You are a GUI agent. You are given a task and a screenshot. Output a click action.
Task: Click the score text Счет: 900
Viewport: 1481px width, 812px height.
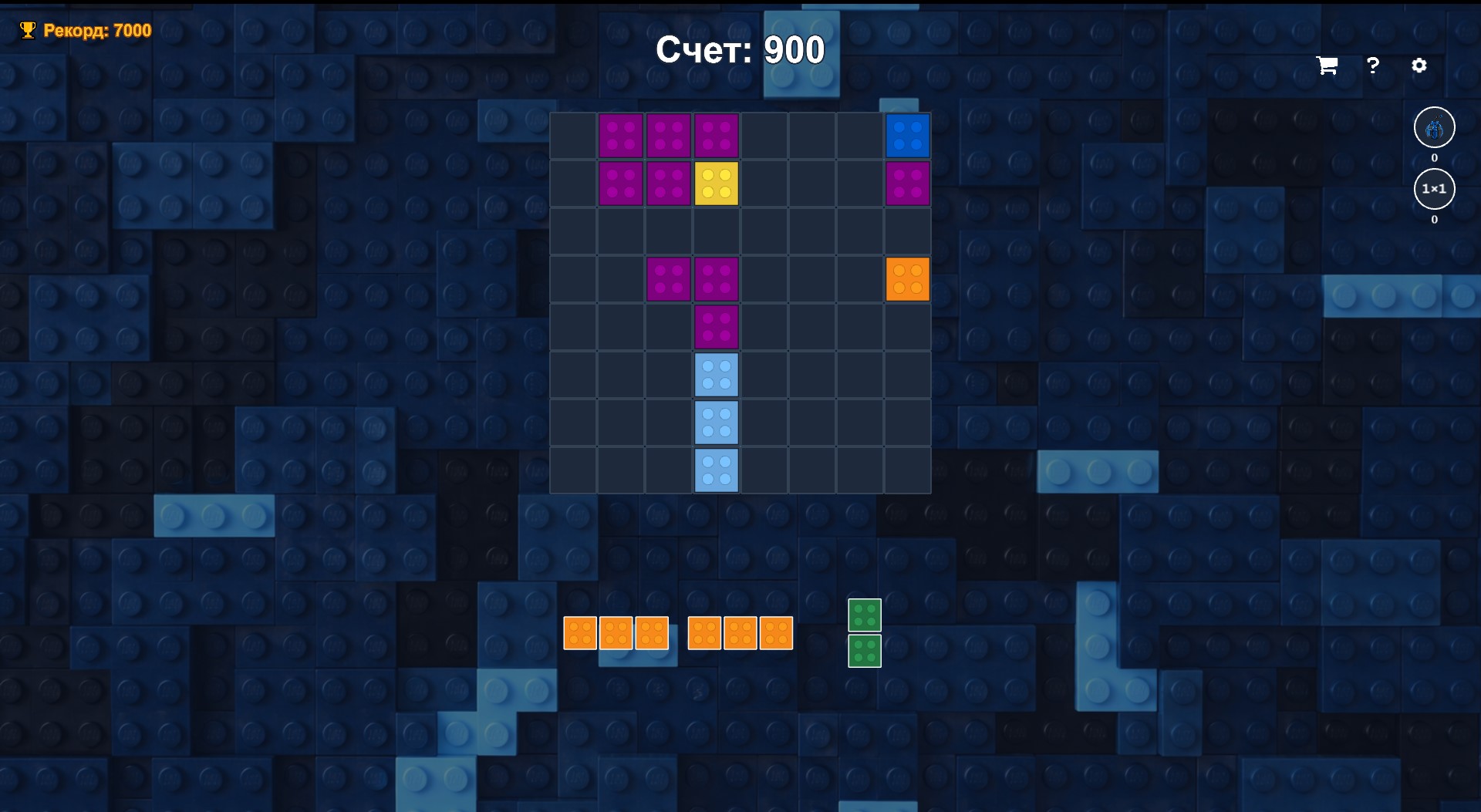(x=739, y=49)
